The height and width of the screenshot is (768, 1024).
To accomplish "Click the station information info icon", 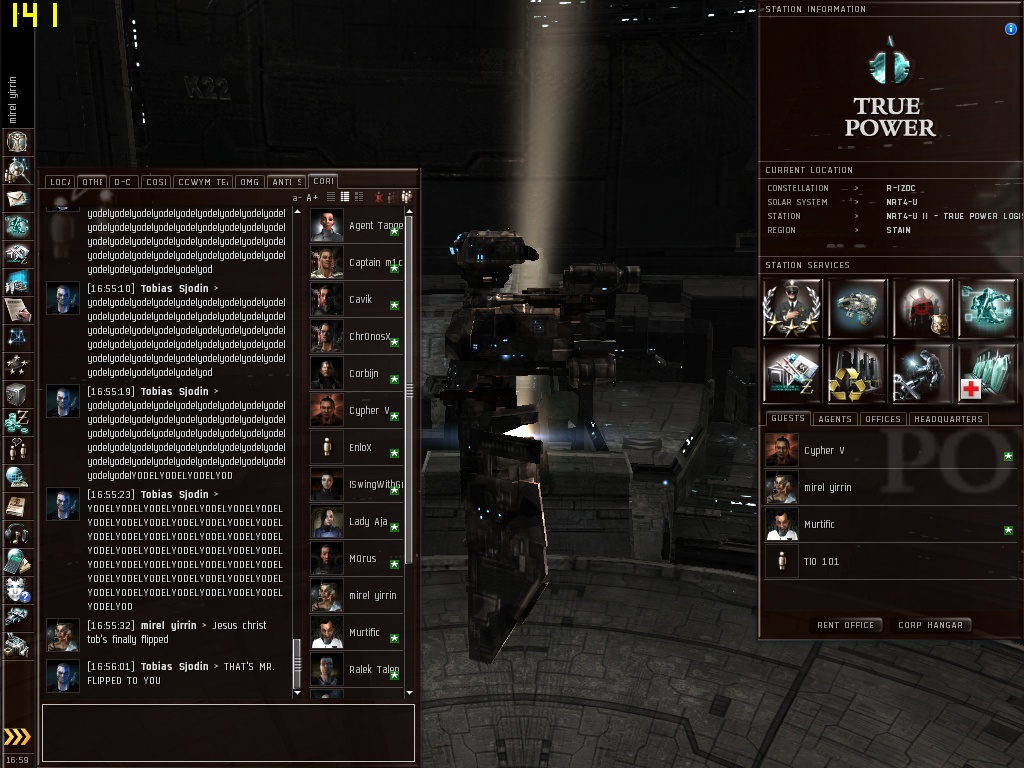I will coord(1010,29).
